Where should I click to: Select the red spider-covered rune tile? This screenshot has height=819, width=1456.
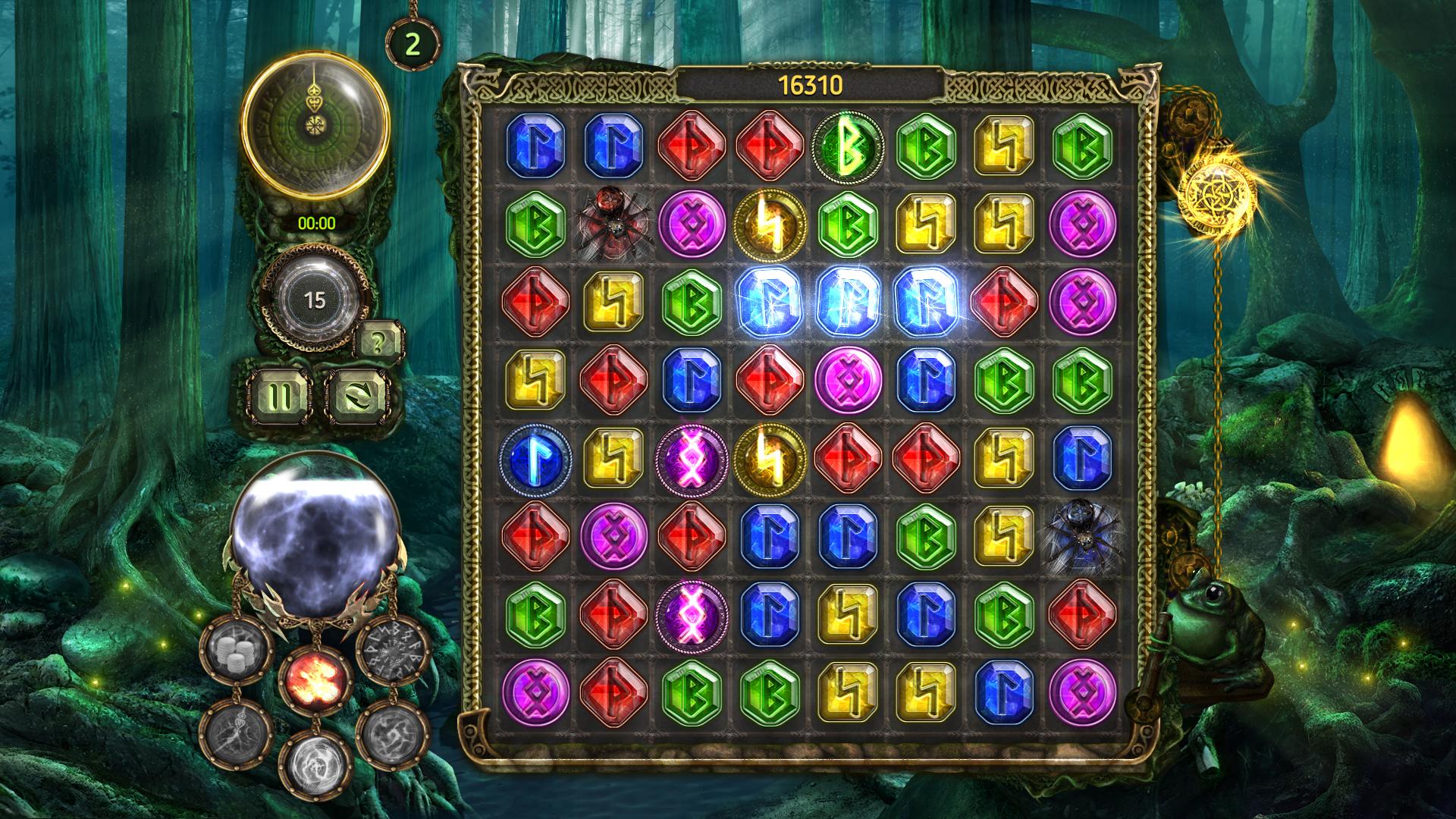(613, 224)
